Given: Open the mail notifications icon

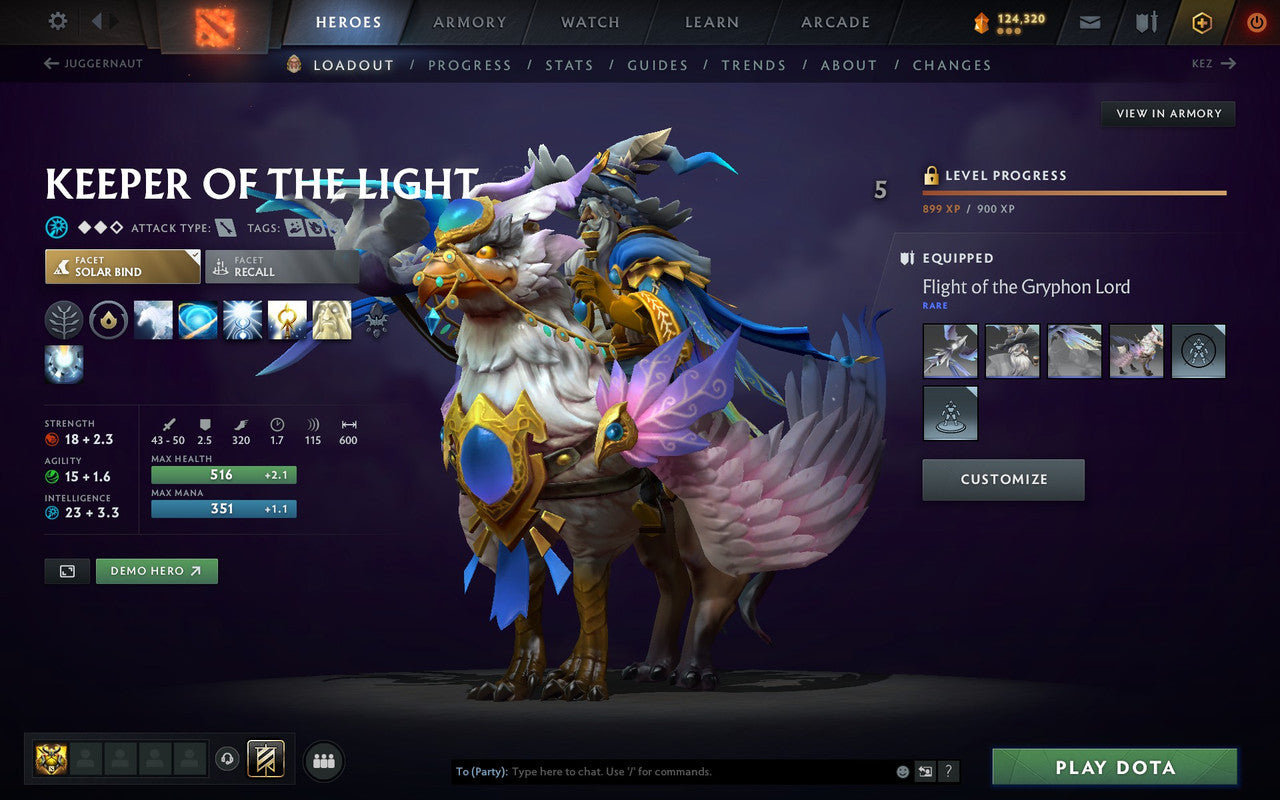Looking at the screenshot, I should click(x=1089, y=21).
